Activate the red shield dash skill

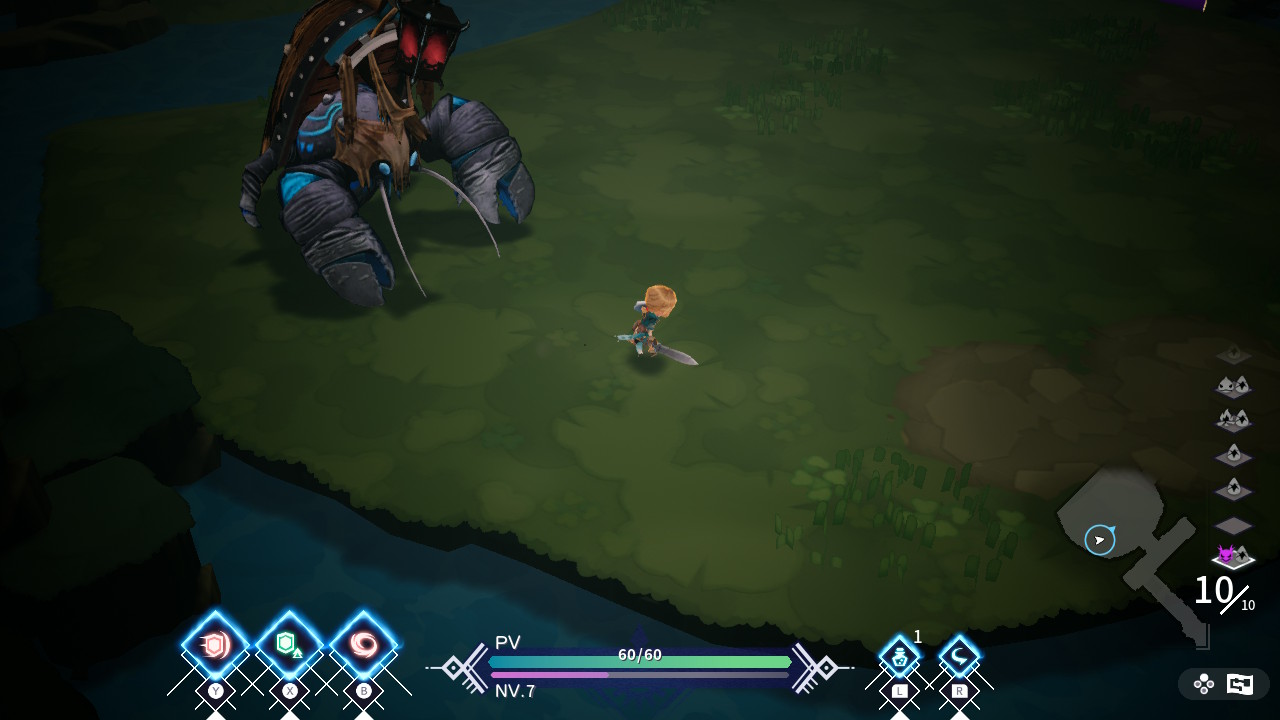215,645
